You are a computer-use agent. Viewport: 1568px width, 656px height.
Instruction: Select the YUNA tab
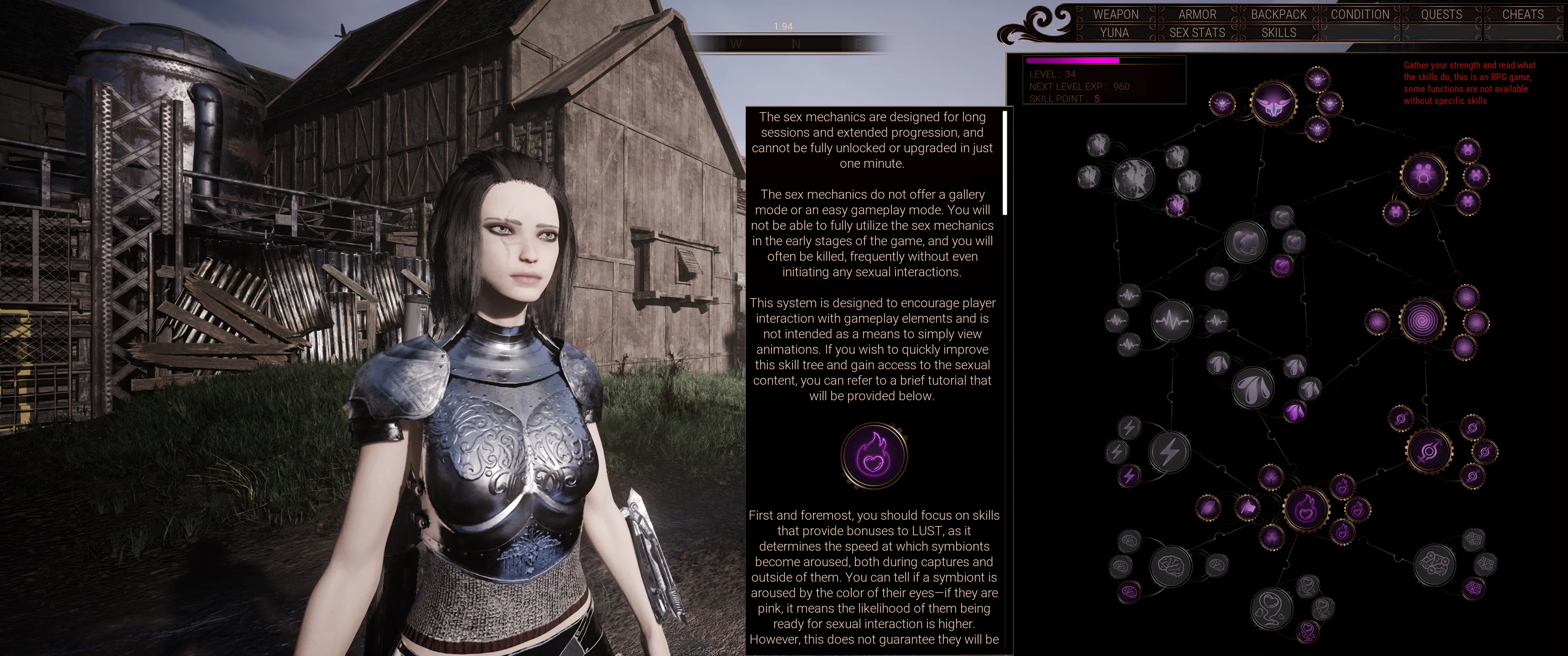tap(1114, 33)
